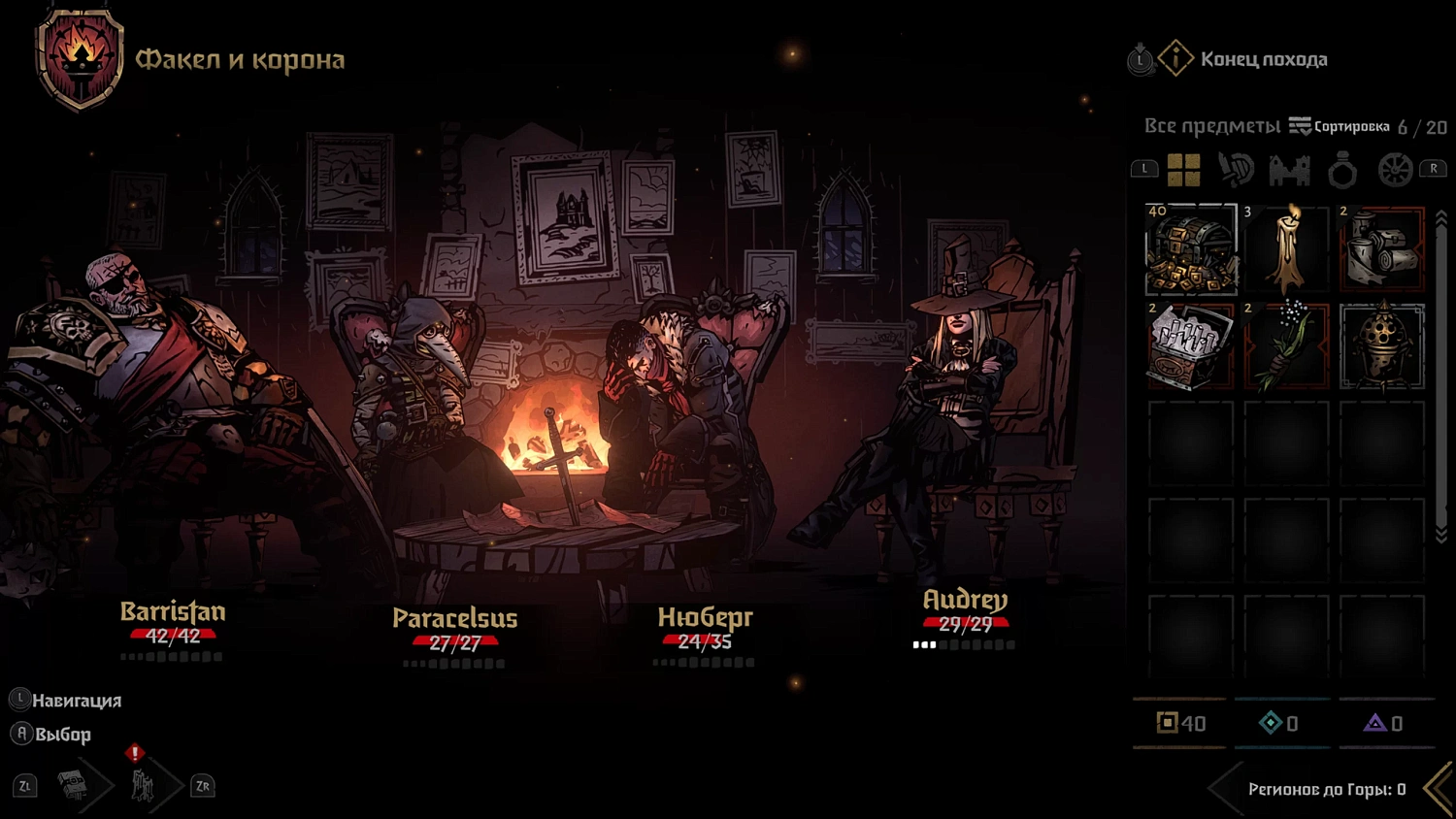1456x819 pixels.
Task: Click the Навигация prompt label
Action: coord(68,699)
